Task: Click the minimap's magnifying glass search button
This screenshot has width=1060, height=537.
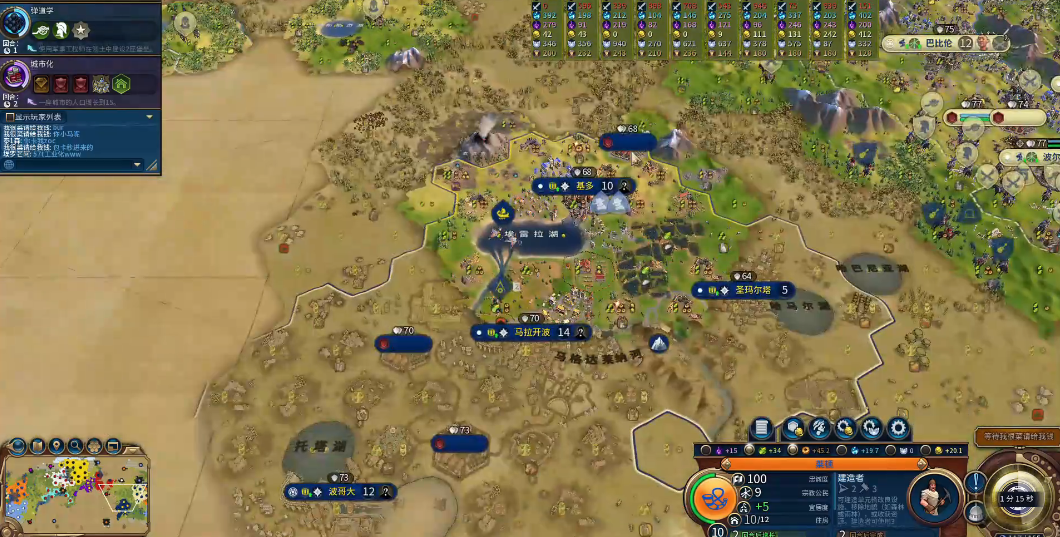Action: pos(76,445)
